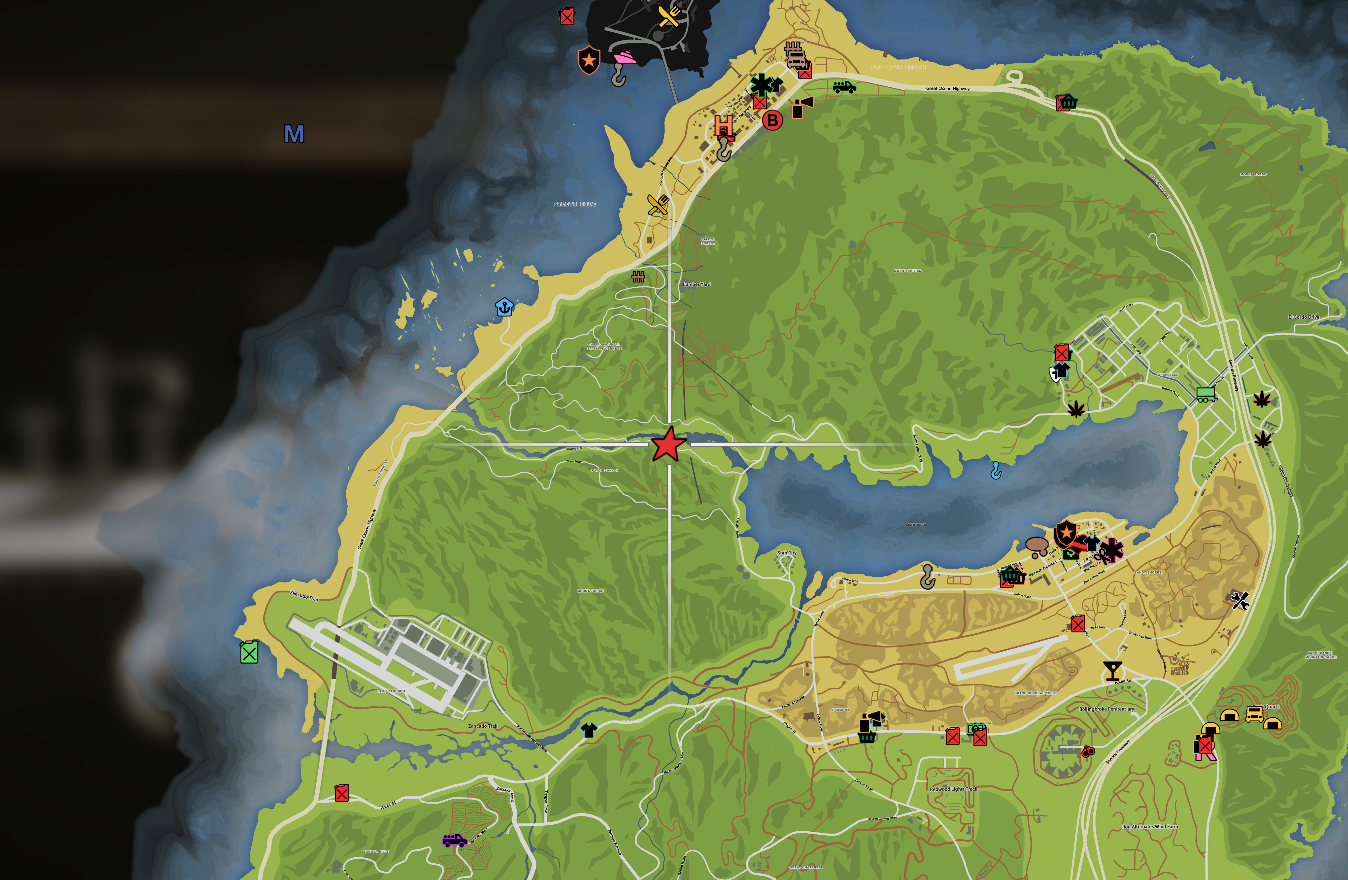Select the small blue hook marker
This screenshot has width=1348, height=880.
(x=995, y=469)
